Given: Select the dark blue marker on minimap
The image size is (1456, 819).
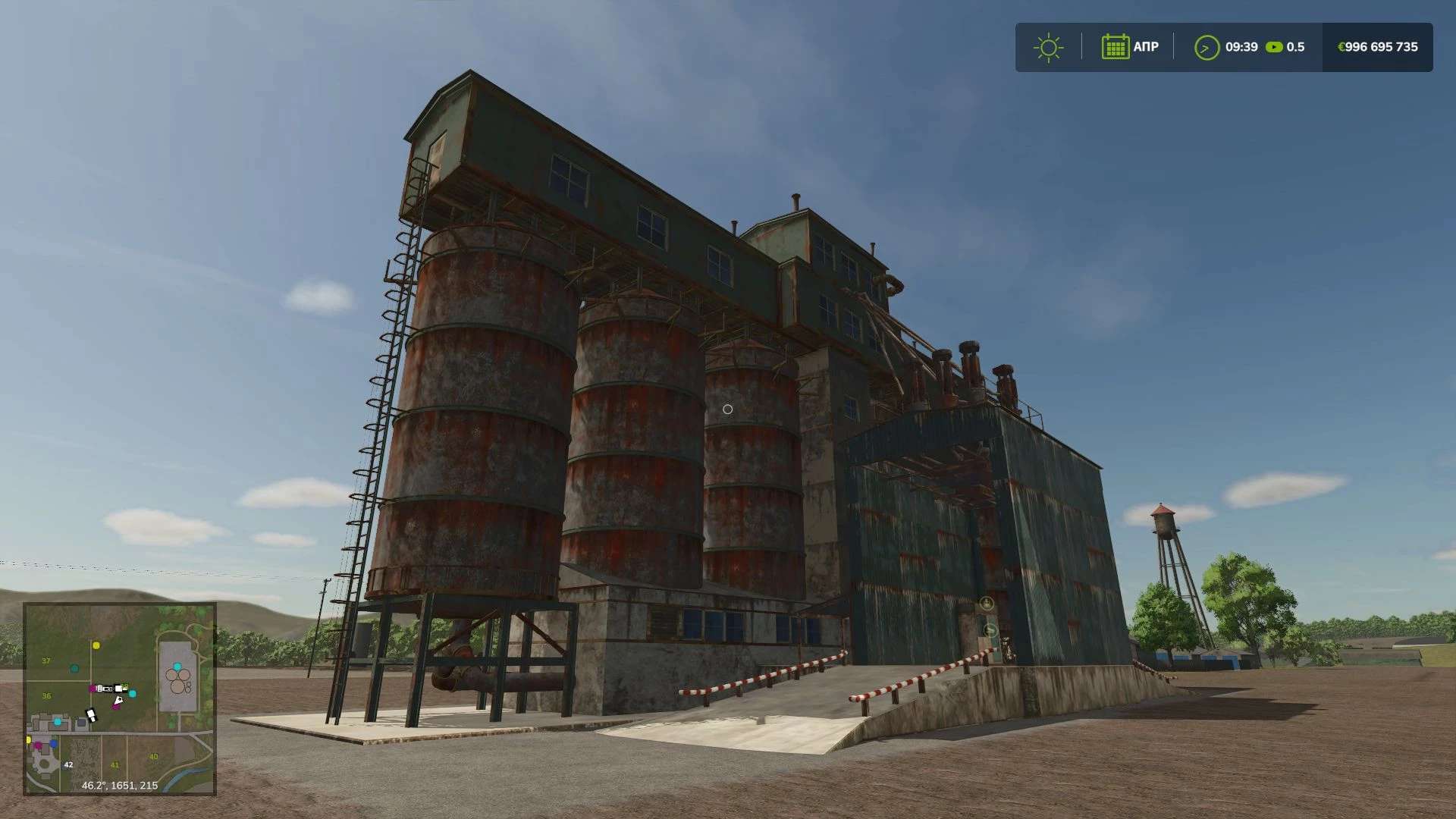Looking at the screenshot, I should coord(53,744).
